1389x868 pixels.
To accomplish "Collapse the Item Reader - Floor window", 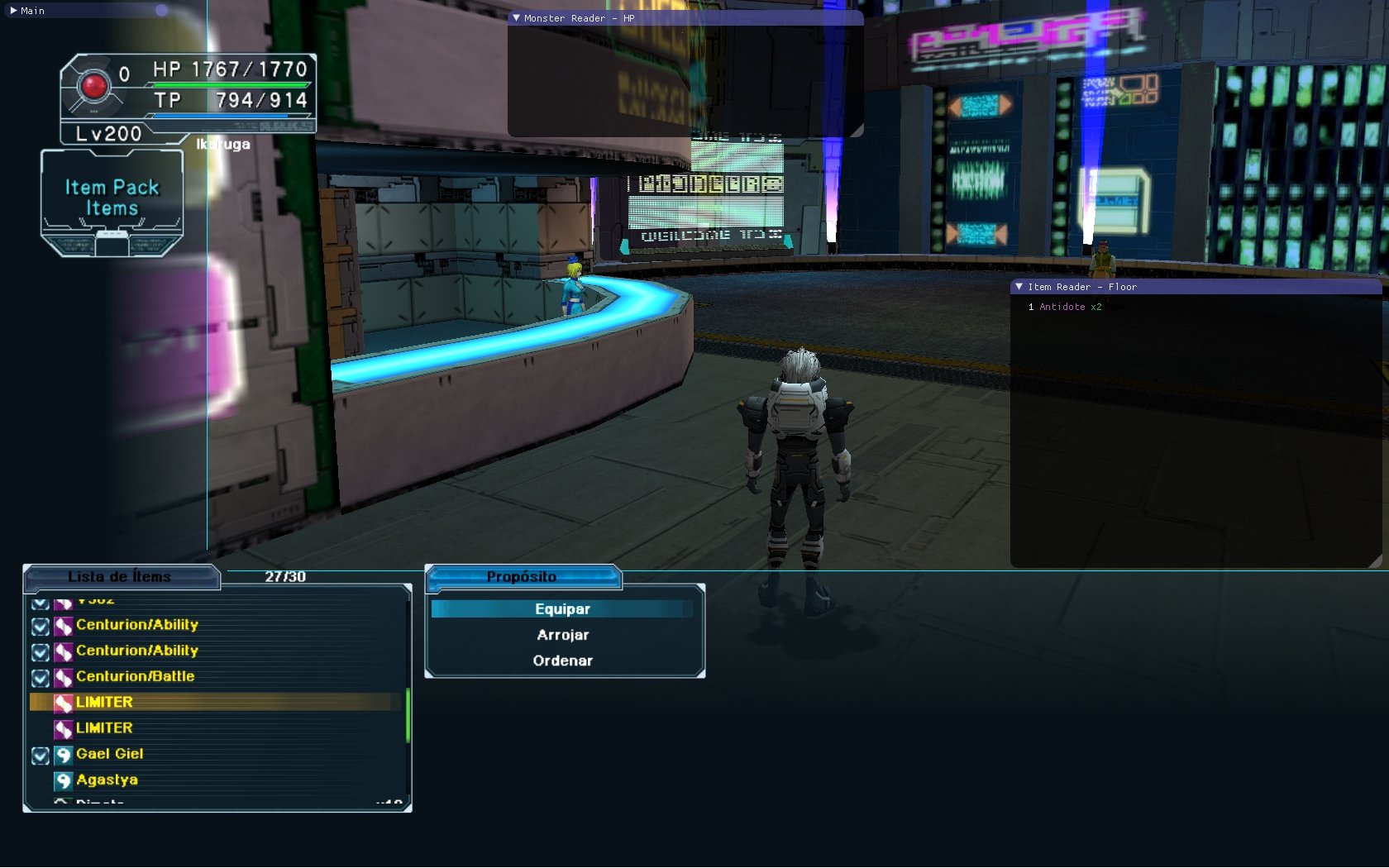I will tap(1019, 287).
